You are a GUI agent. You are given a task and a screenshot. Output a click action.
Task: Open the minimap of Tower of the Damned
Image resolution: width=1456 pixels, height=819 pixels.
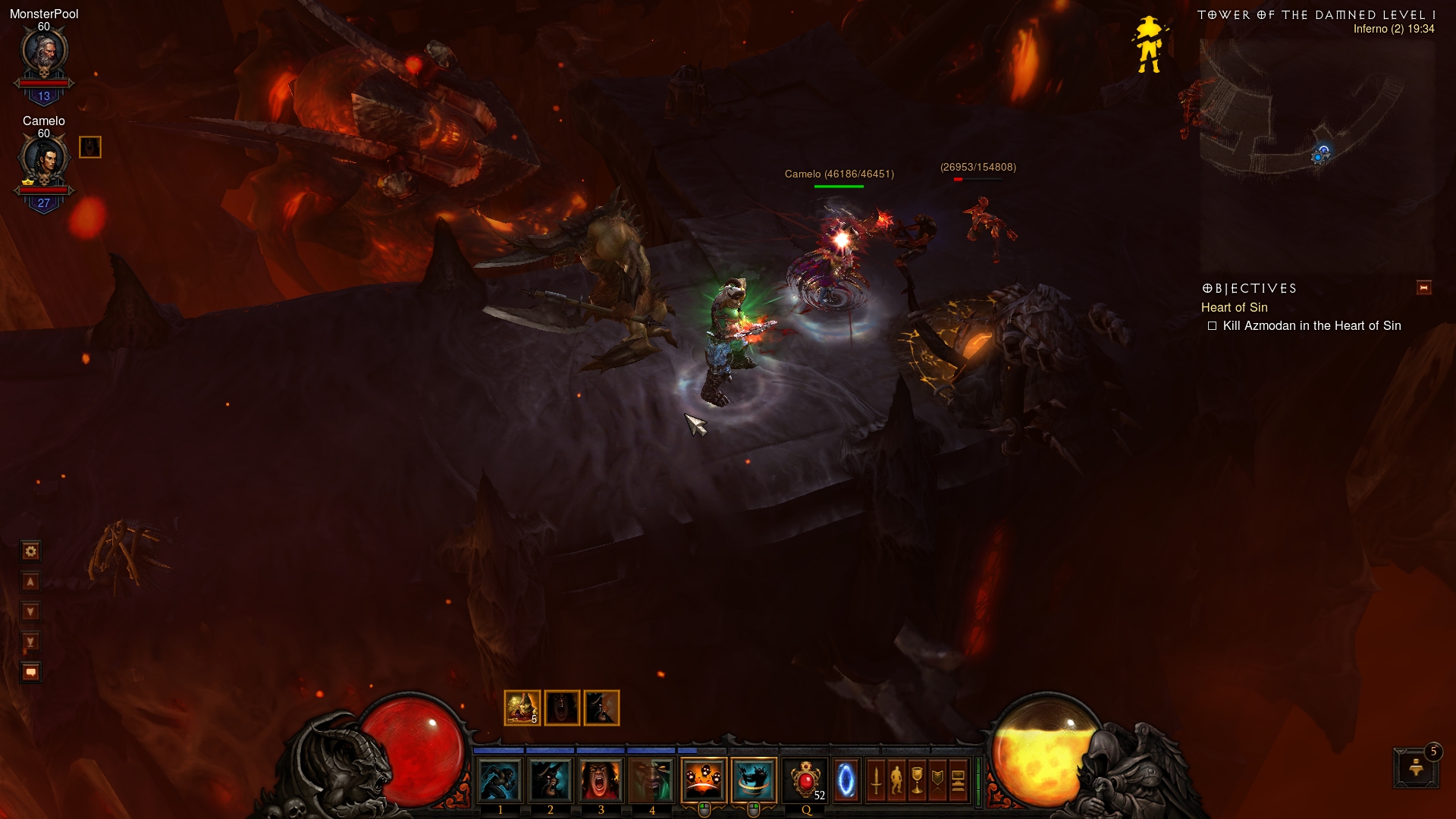coord(1316,152)
